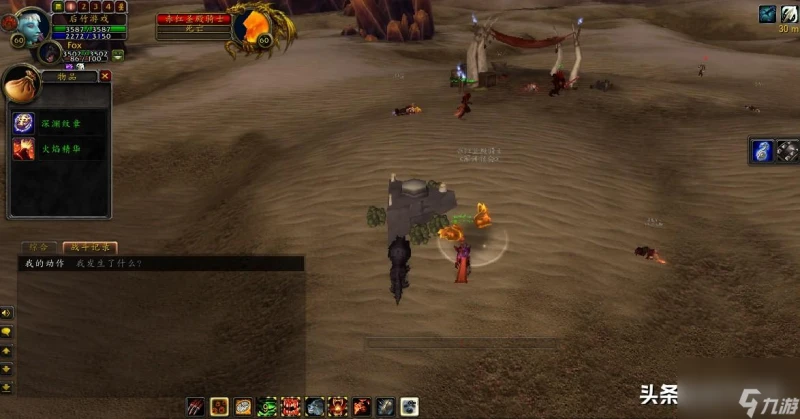The width and height of the screenshot is (800, 419).
Task: Click the white claw buff icon
Action: point(789,13)
